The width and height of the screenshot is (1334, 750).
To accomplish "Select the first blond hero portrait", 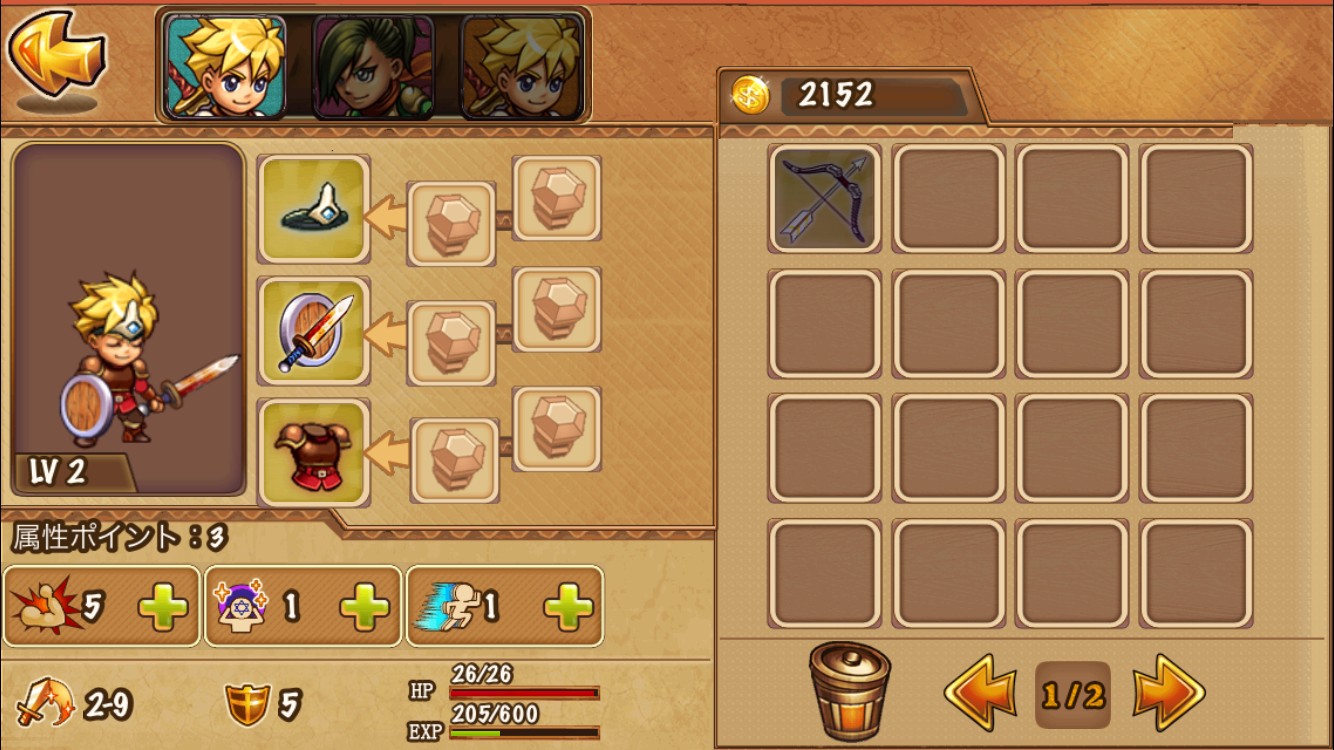I will [225, 67].
